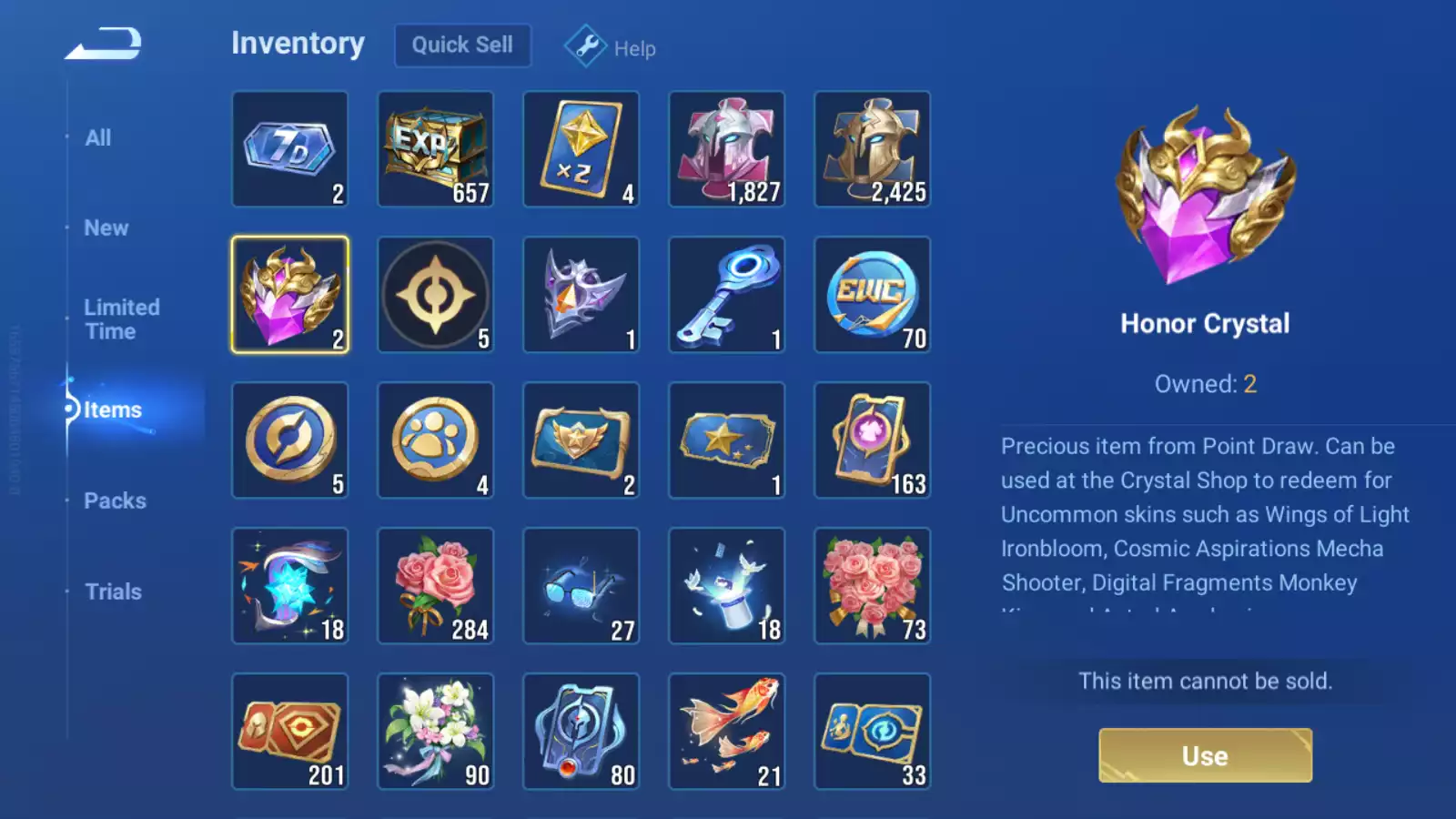Screen dimensions: 1456x819
Task: Open the Quick Sell option
Action: click(462, 45)
